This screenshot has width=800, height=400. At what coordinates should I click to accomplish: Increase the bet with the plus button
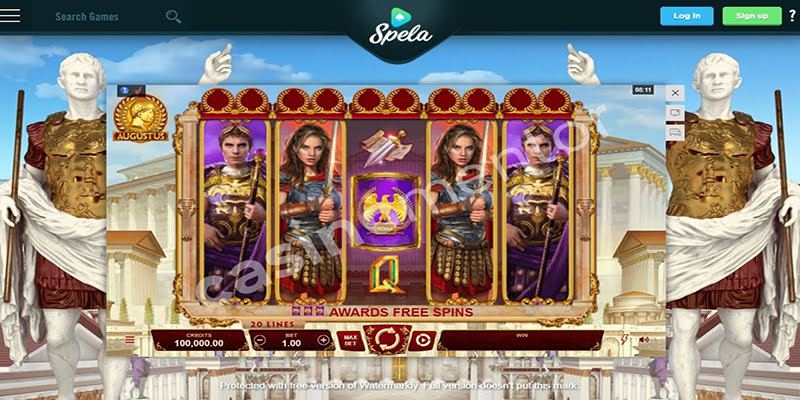tap(323, 340)
